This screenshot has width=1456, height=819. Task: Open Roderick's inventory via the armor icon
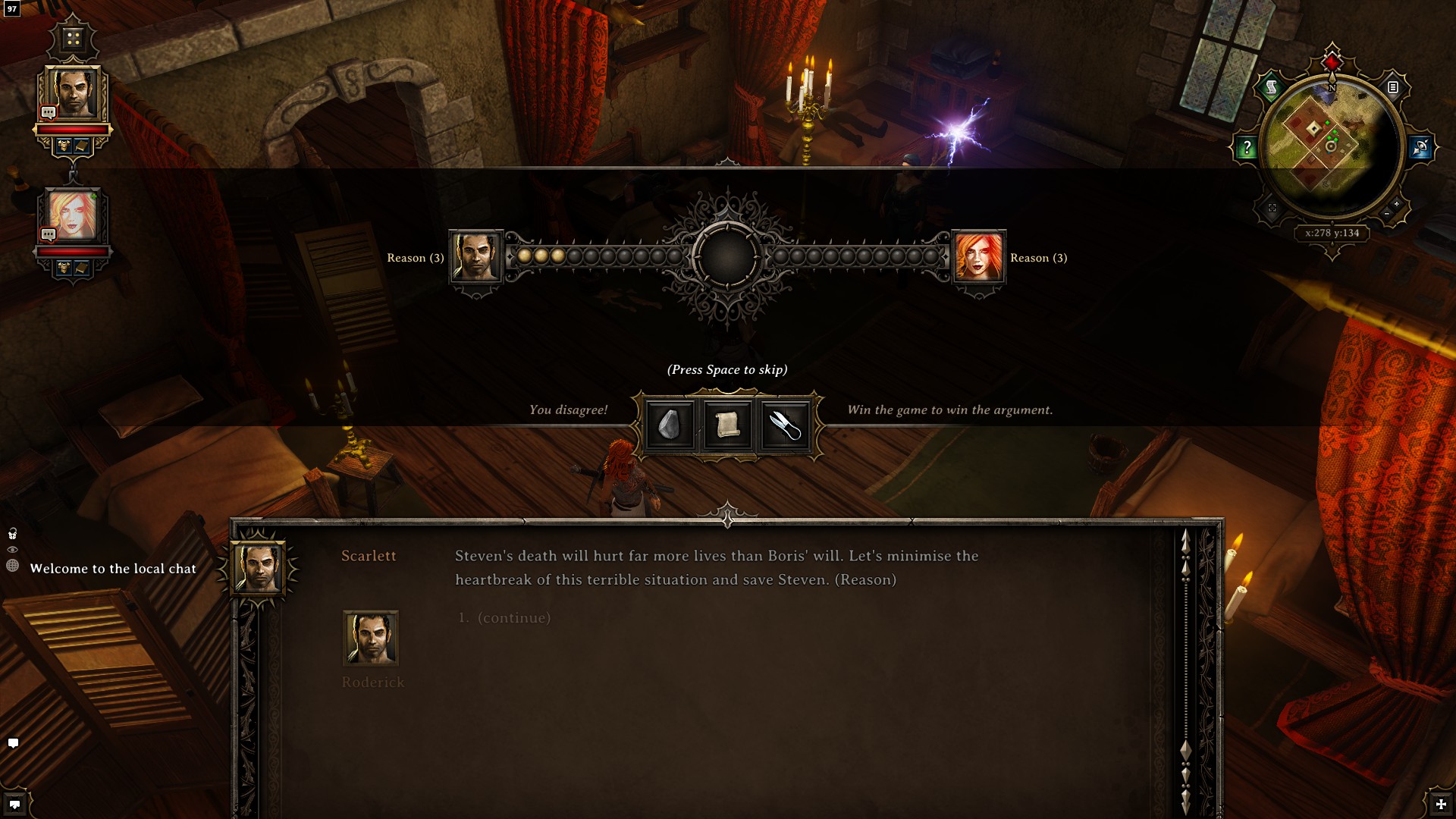[x=63, y=145]
